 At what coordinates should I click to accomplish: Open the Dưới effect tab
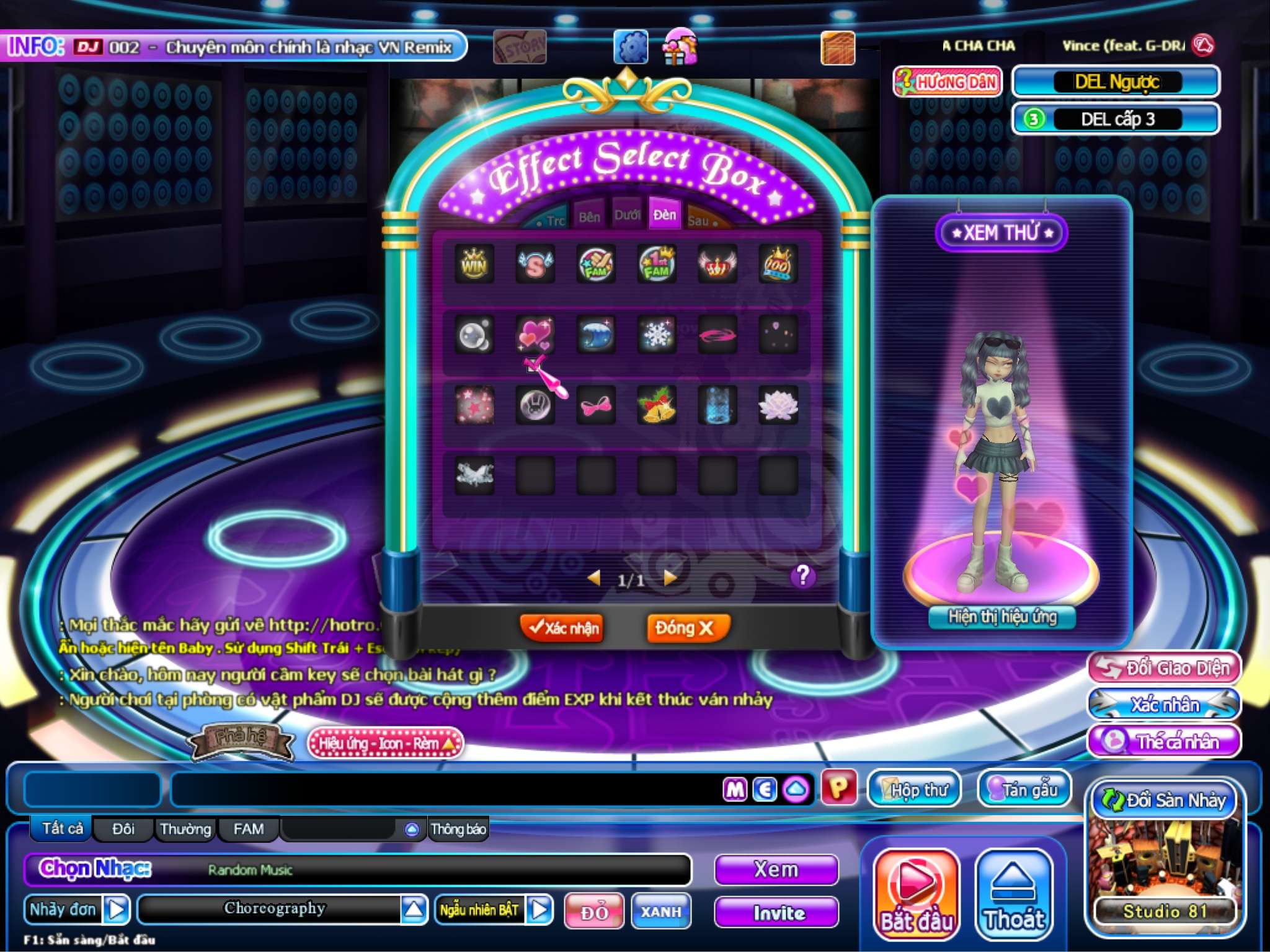coord(627,216)
